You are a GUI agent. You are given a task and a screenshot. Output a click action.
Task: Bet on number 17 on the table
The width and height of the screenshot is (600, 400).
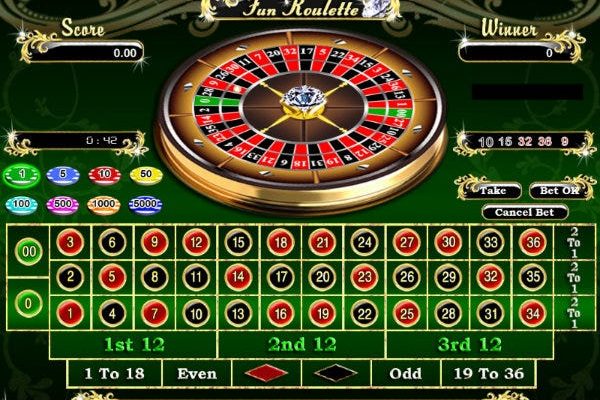(280, 277)
